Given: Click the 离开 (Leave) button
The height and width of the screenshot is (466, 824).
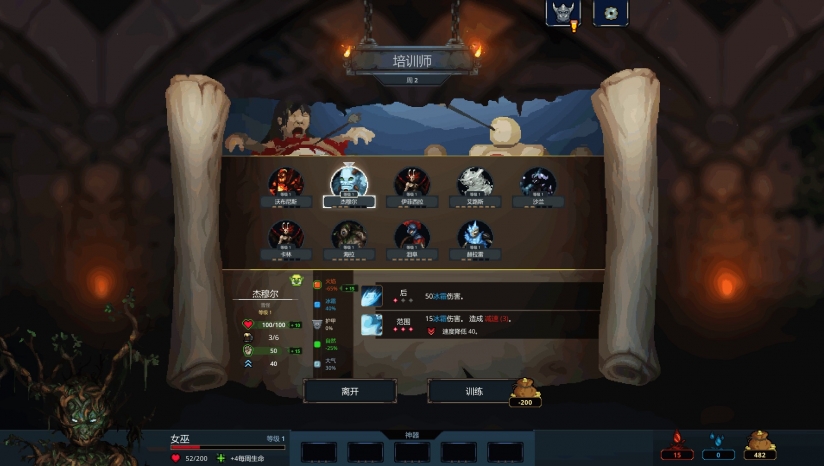Looking at the screenshot, I should click(350, 391).
